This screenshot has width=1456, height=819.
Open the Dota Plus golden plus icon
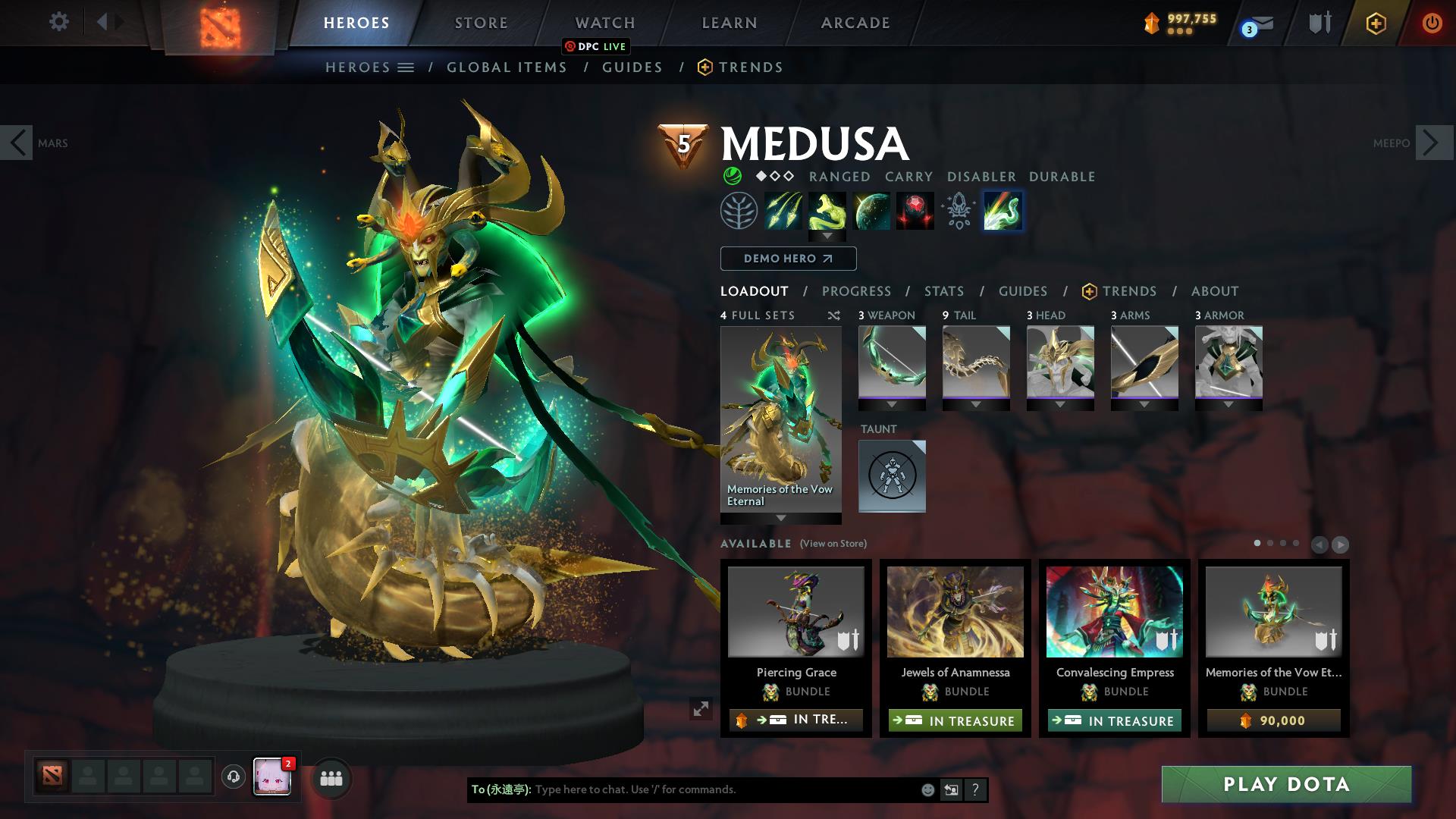point(1376,23)
